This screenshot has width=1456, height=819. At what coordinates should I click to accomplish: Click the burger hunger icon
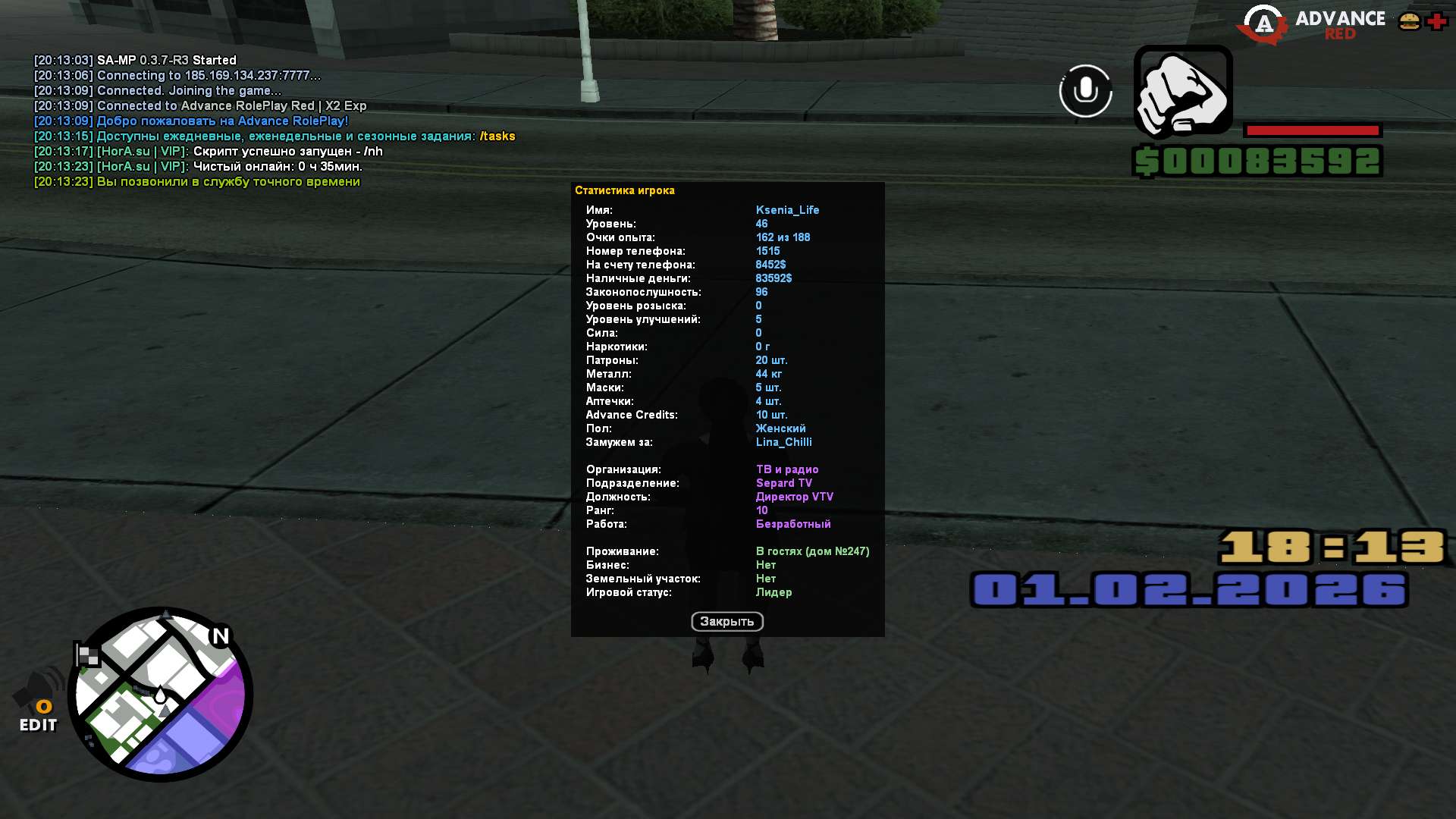coord(1409,21)
